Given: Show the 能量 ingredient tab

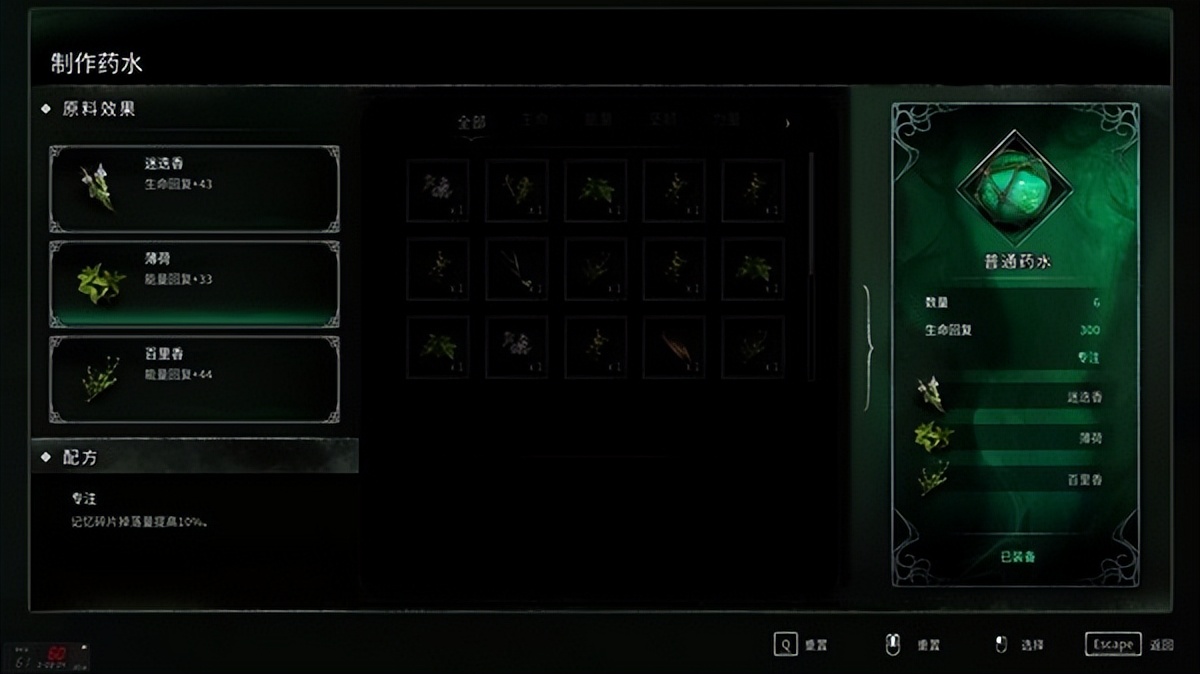Looking at the screenshot, I should point(598,121).
